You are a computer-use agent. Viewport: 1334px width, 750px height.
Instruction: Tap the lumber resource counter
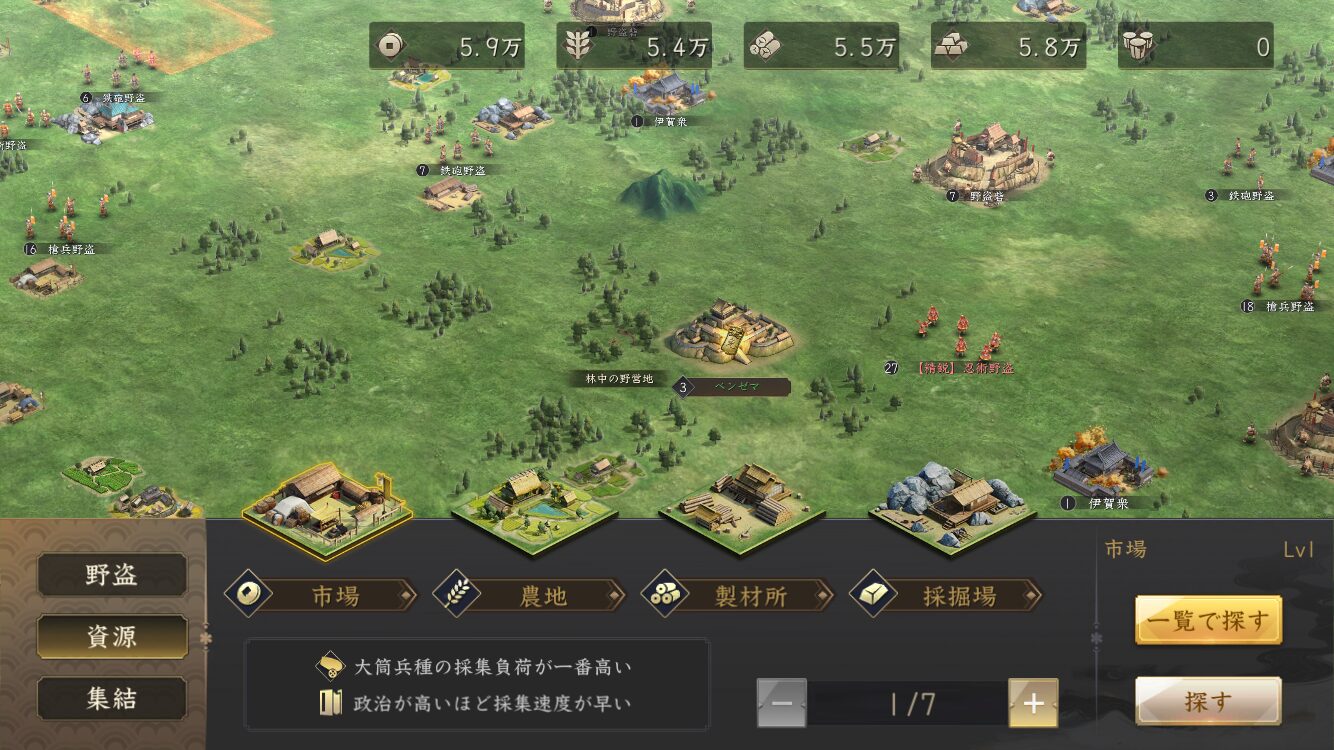tap(821, 46)
